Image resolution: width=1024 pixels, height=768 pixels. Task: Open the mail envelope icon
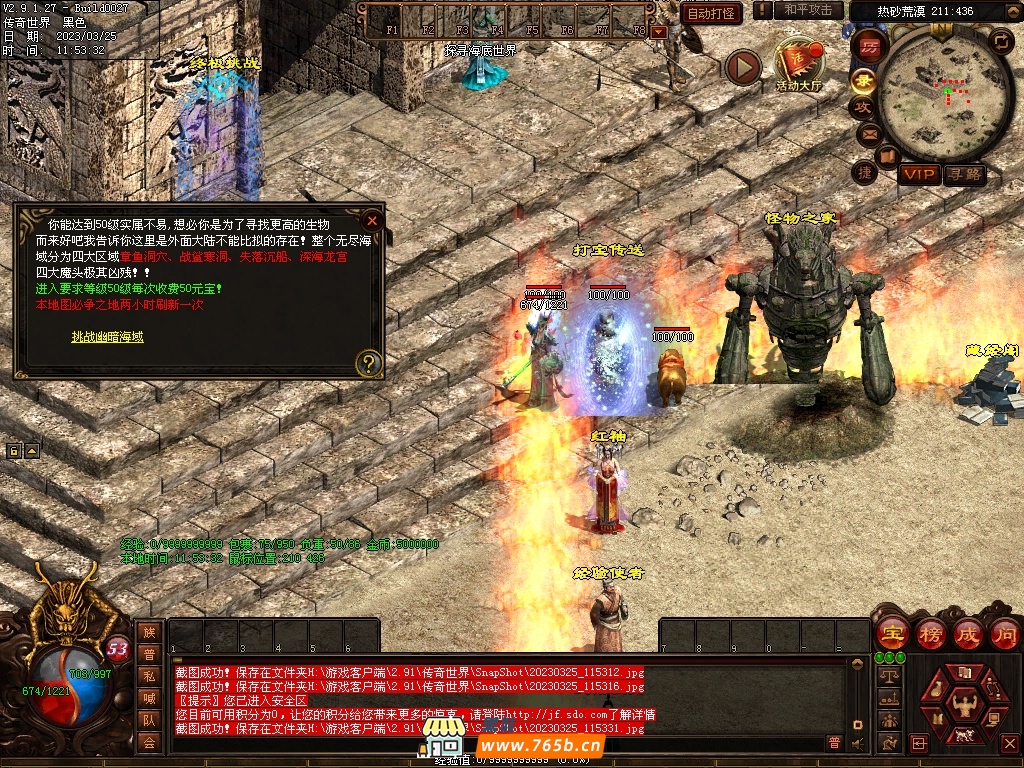pos(868,132)
